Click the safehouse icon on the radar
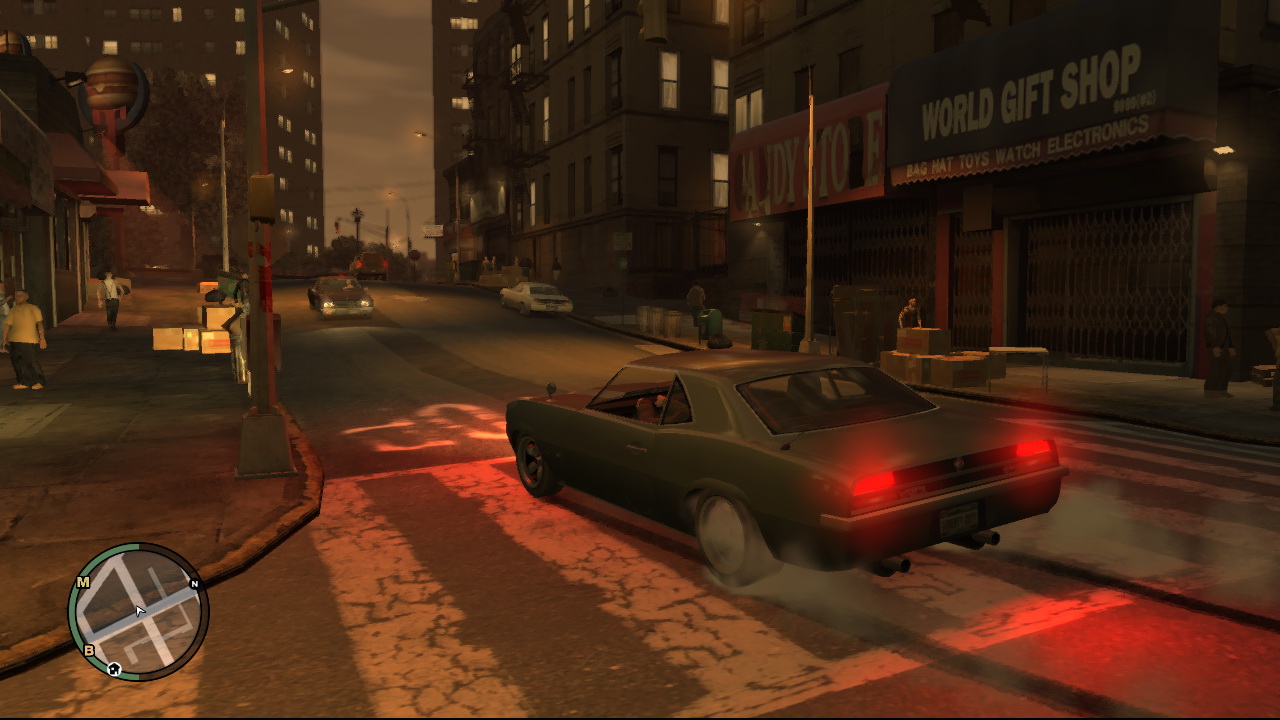Viewport: 1280px width, 720px height. [x=114, y=669]
